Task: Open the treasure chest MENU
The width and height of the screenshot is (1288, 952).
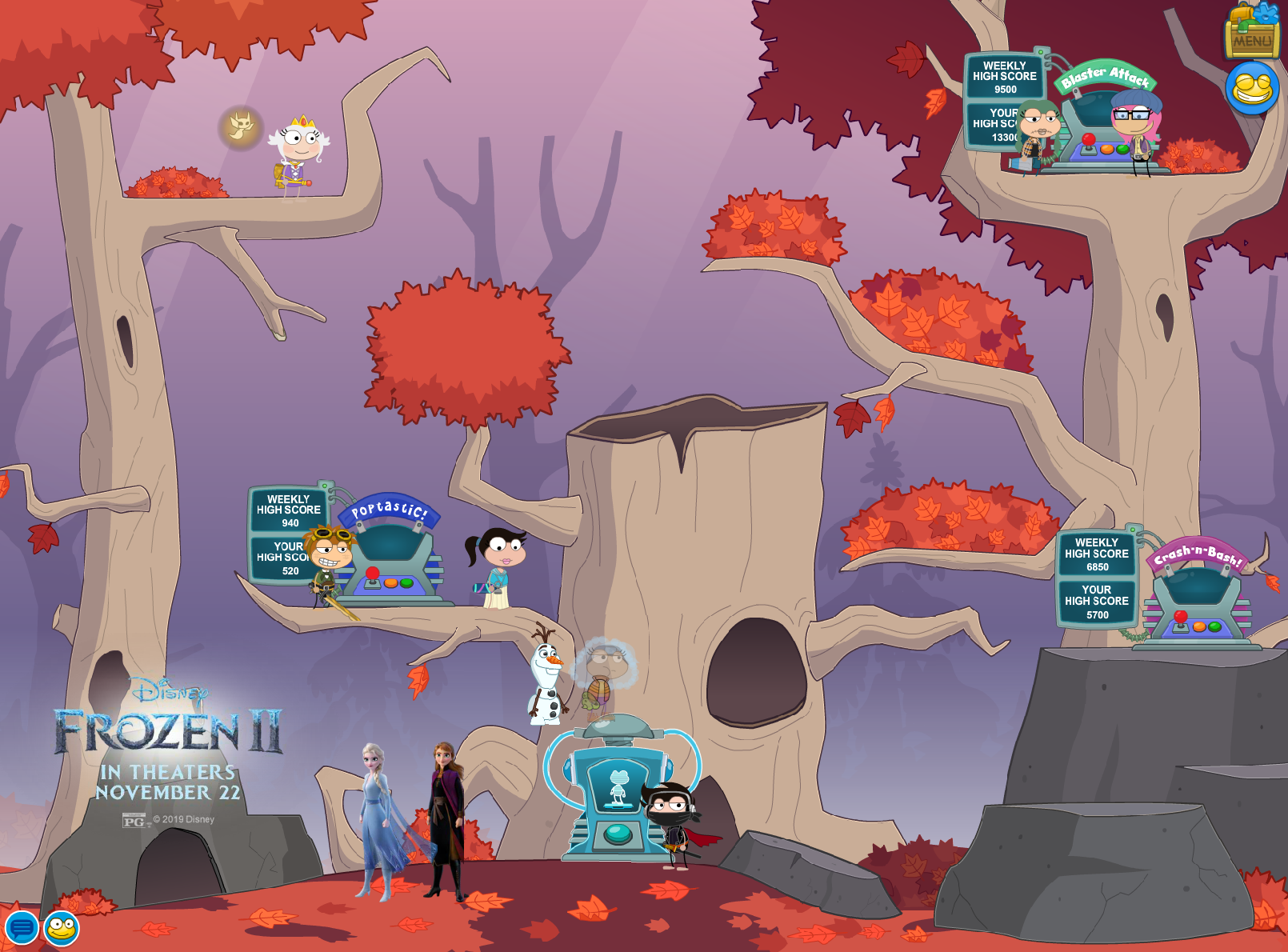Action: tap(1252, 32)
